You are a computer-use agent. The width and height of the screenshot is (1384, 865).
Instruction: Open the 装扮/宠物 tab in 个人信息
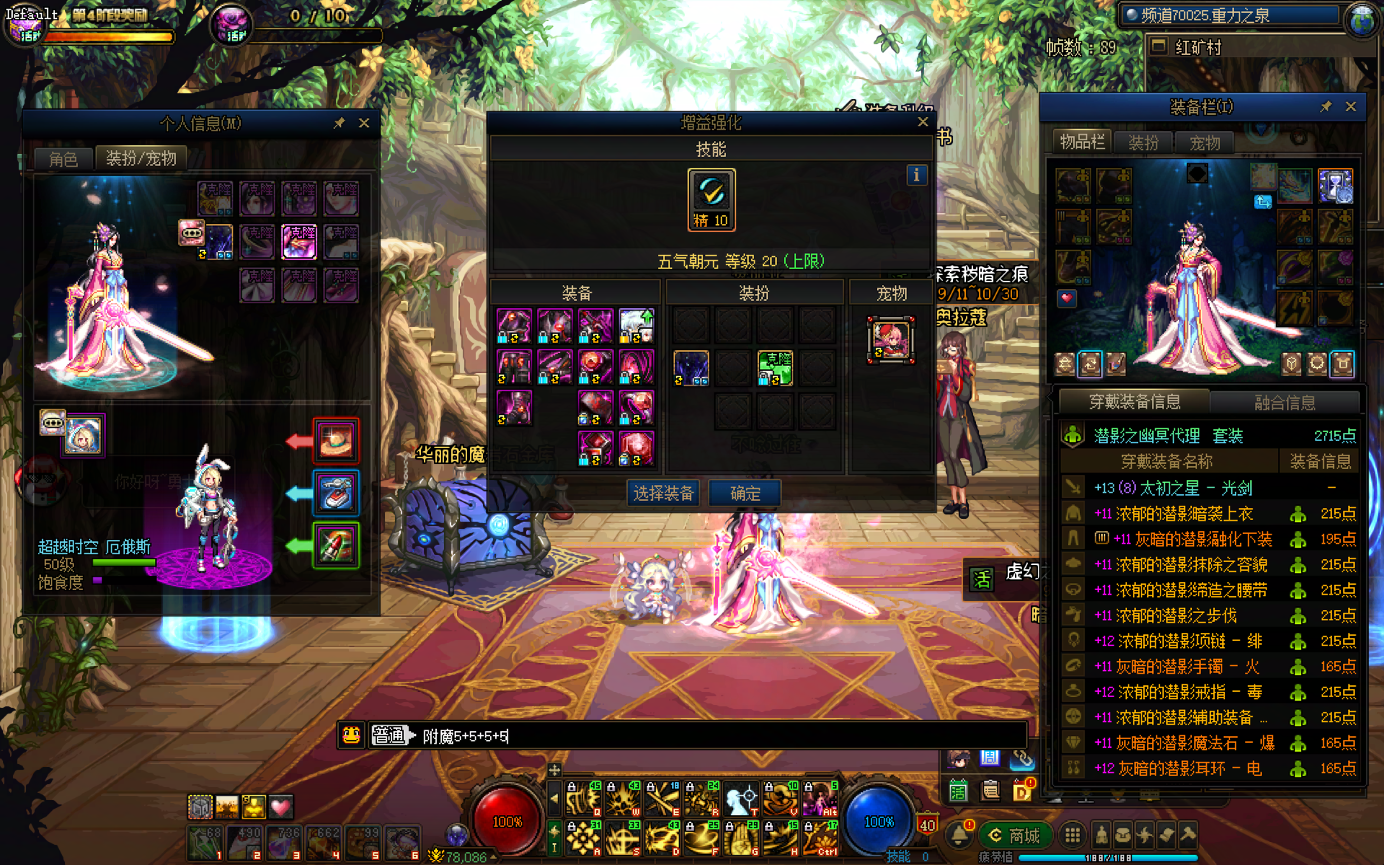(x=141, y=159)
